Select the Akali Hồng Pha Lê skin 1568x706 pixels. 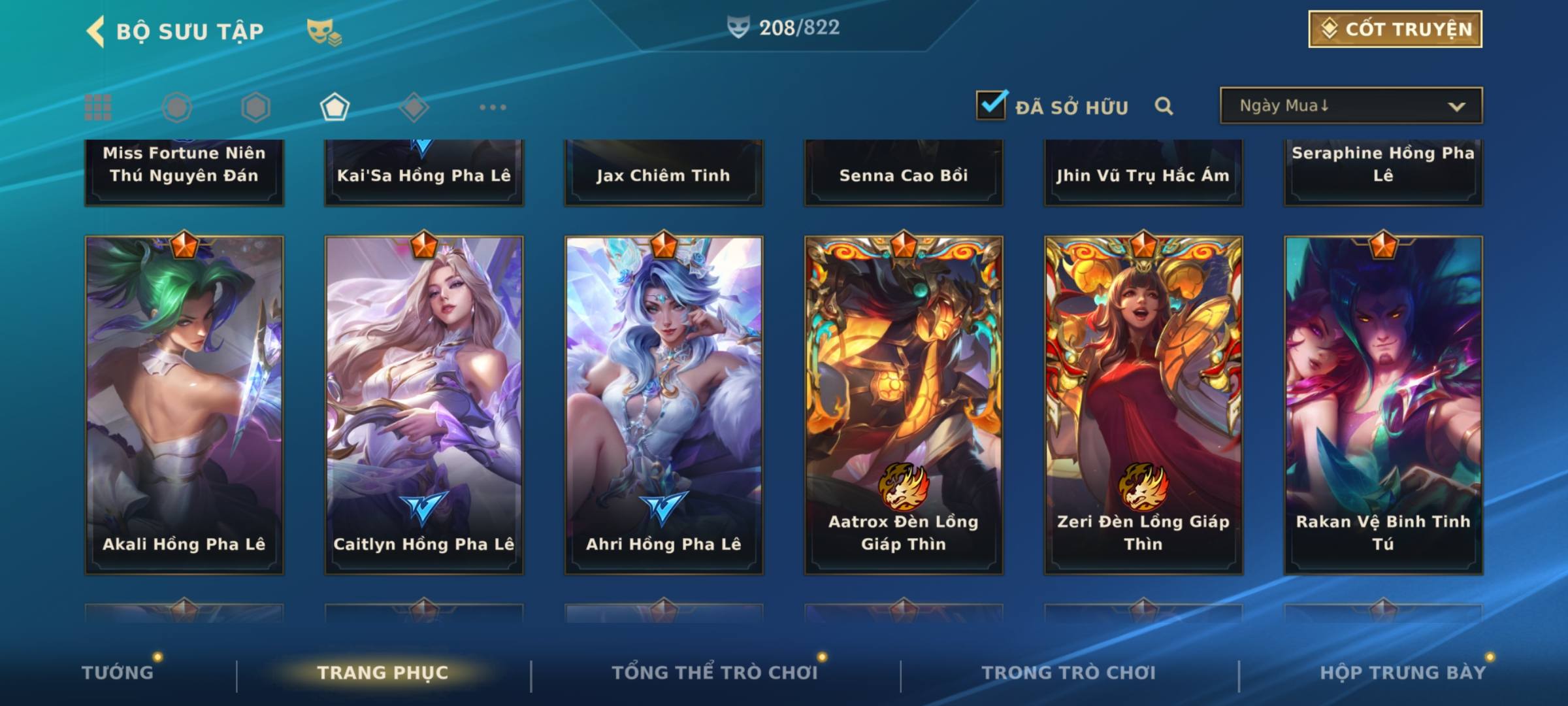[x=184, y=405]
